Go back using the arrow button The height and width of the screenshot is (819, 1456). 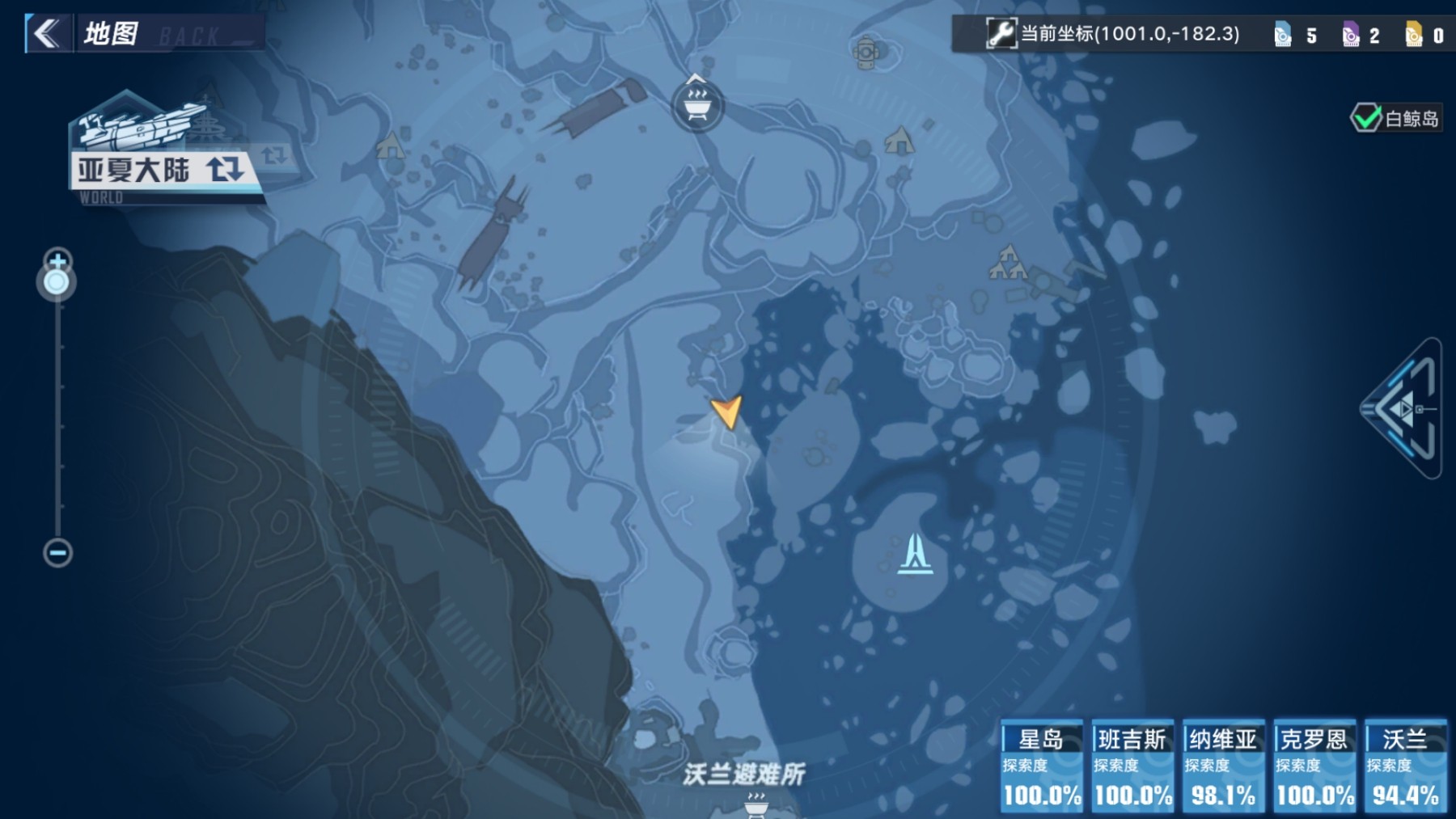47,34
